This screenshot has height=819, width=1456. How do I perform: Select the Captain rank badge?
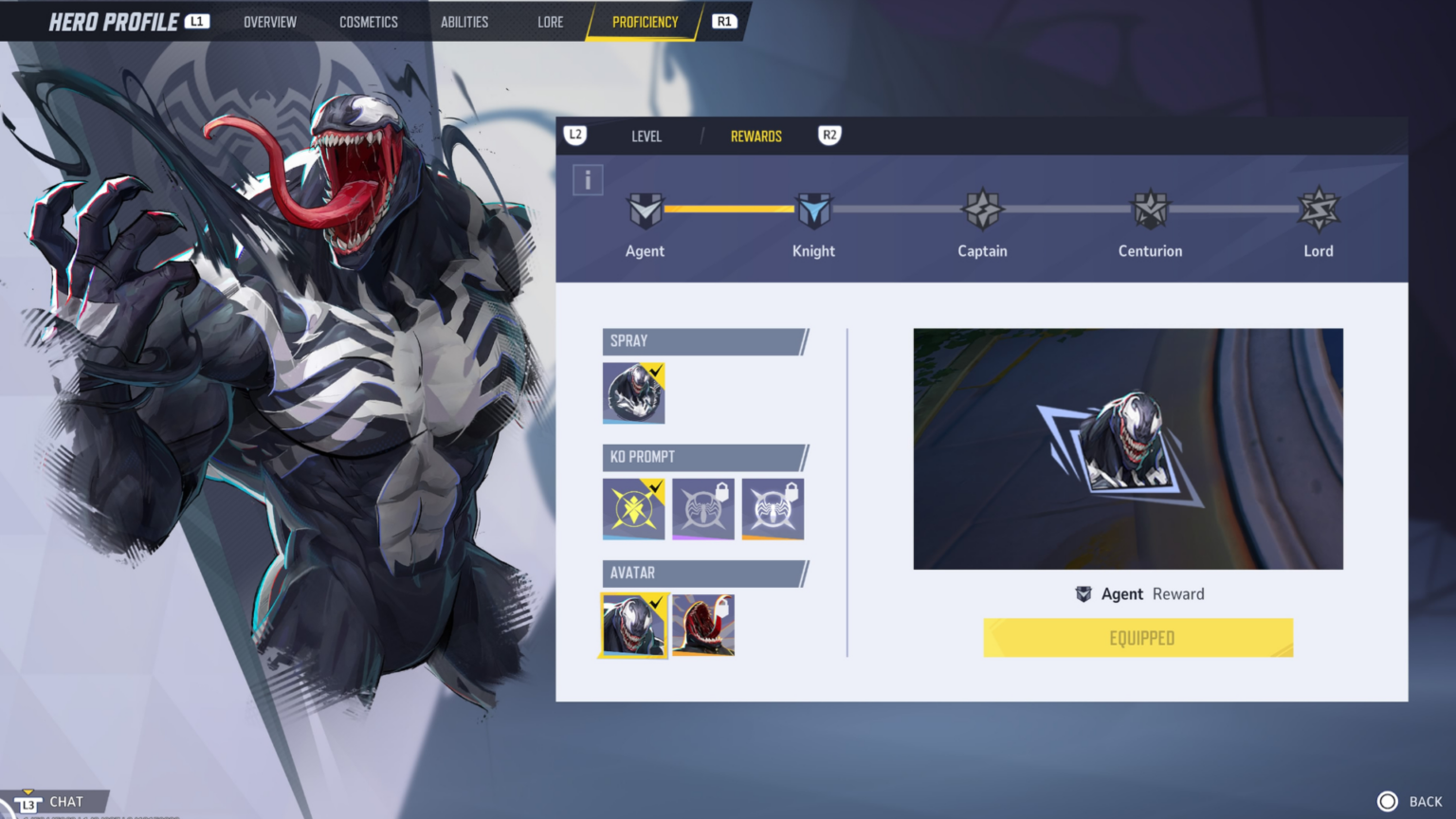(x=982, y=210)
